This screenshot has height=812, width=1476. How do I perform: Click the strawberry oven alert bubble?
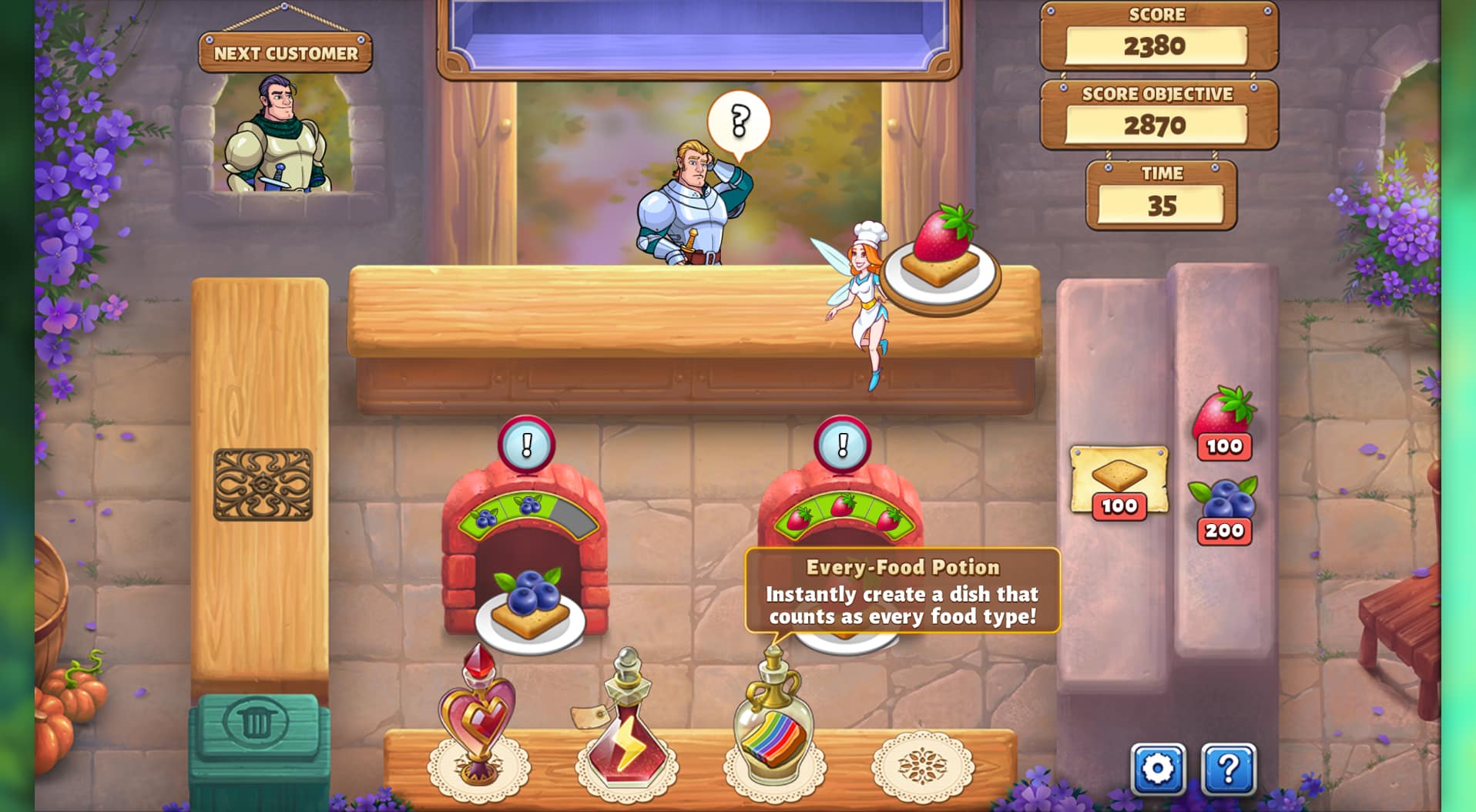tap(842, 445)
